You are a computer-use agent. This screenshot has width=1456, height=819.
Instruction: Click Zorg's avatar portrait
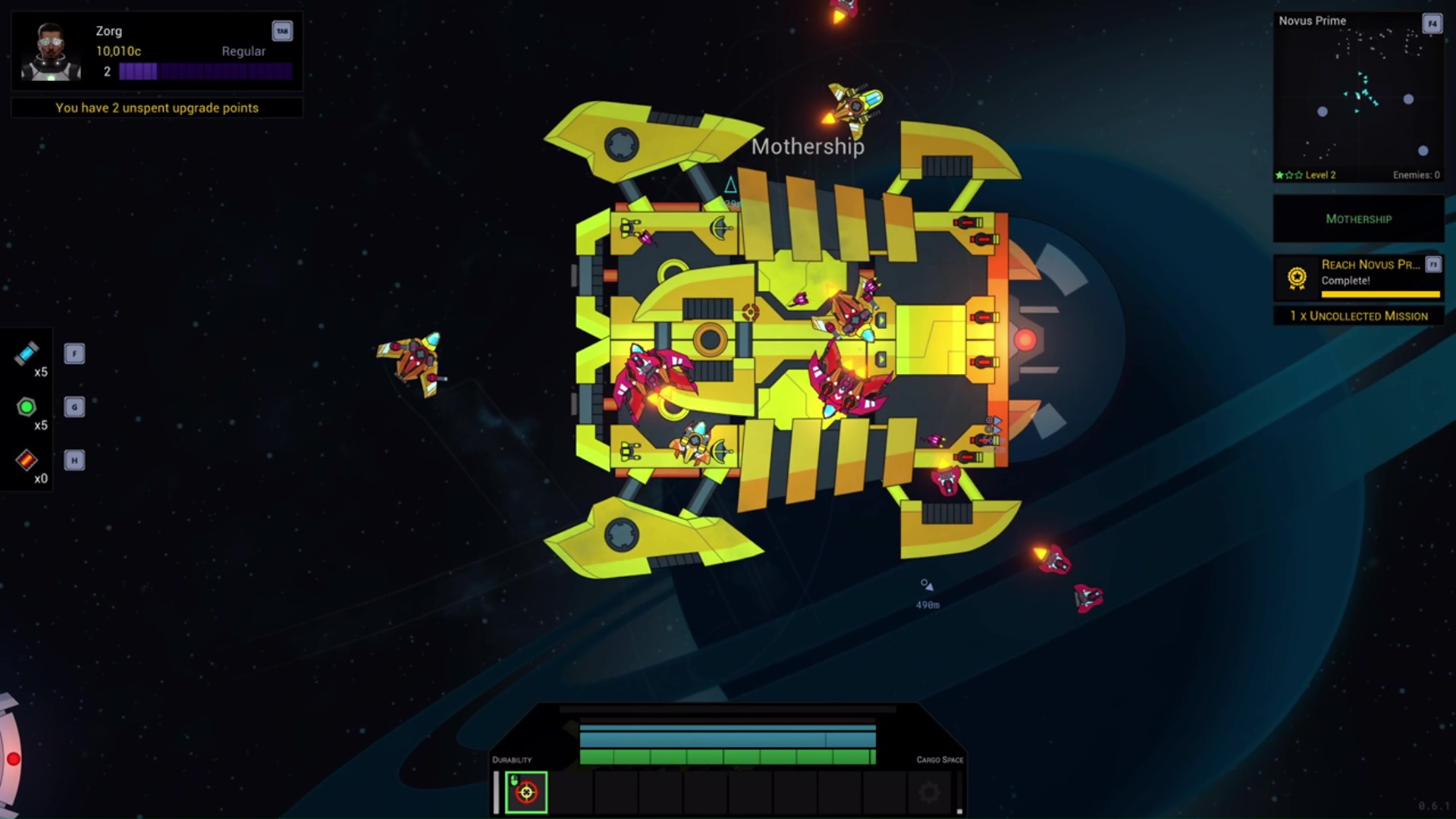coord(50,52)
